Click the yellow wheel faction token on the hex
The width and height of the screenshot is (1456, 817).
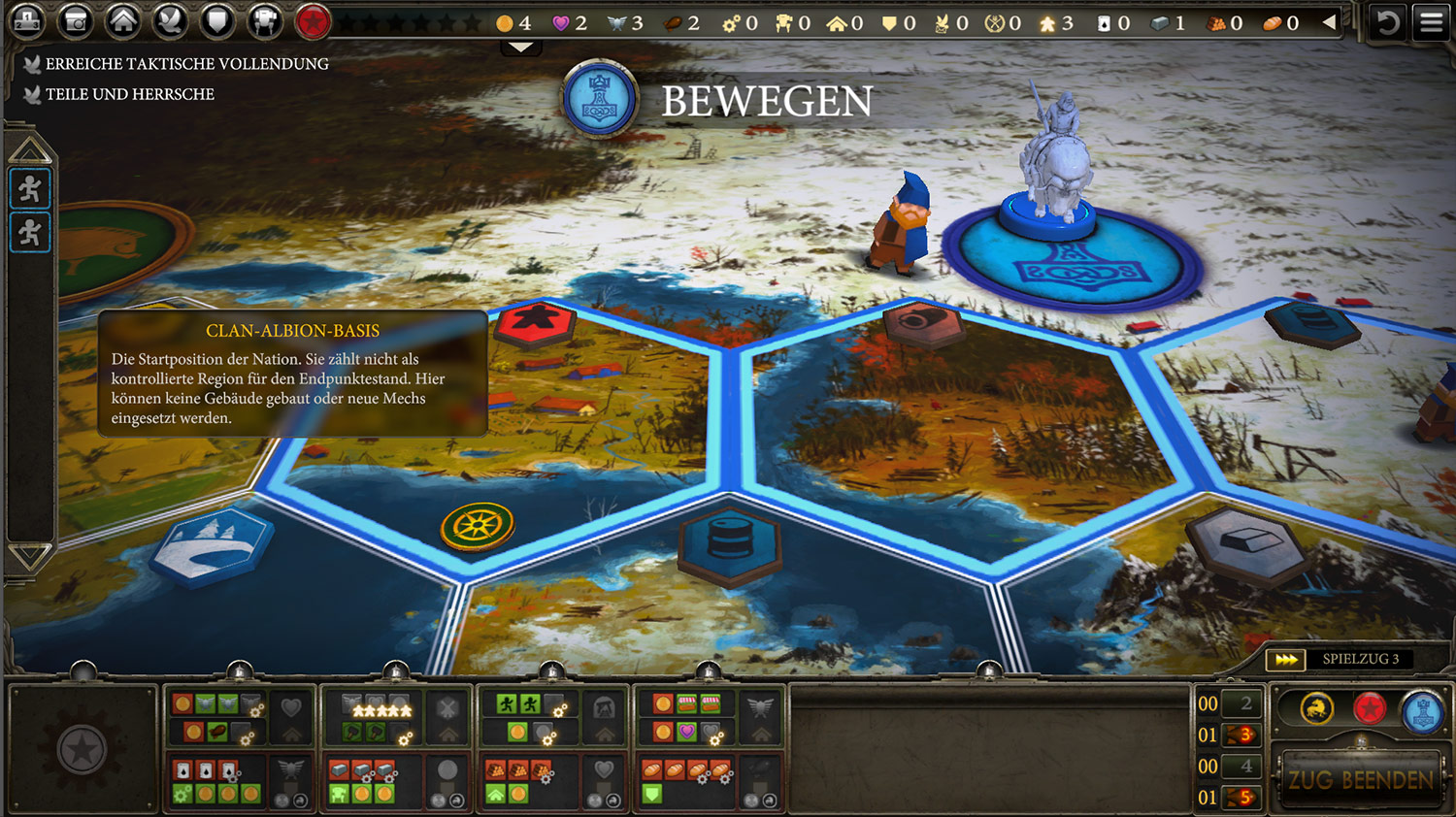(478, 527)
